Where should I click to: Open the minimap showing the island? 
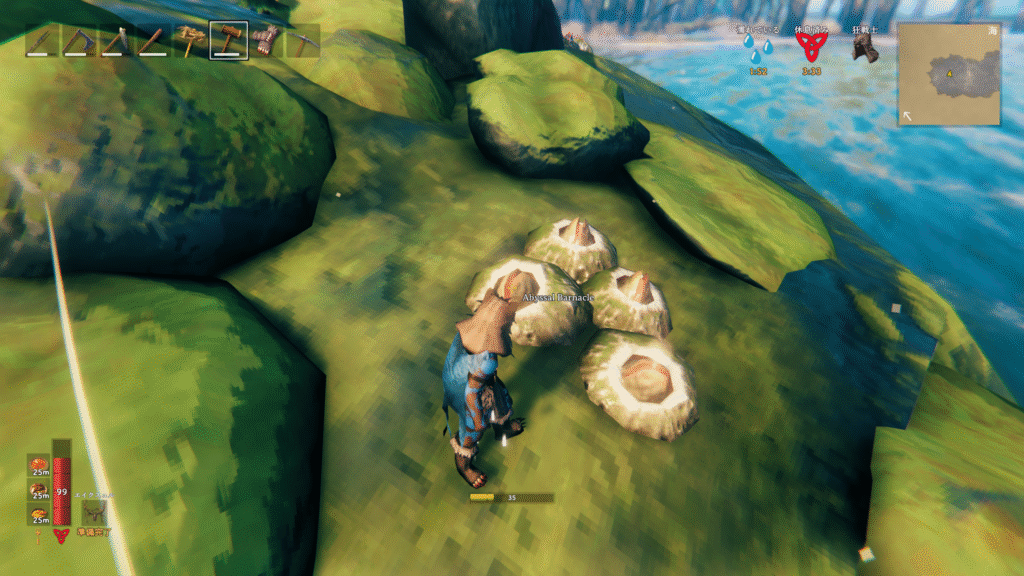949,74
